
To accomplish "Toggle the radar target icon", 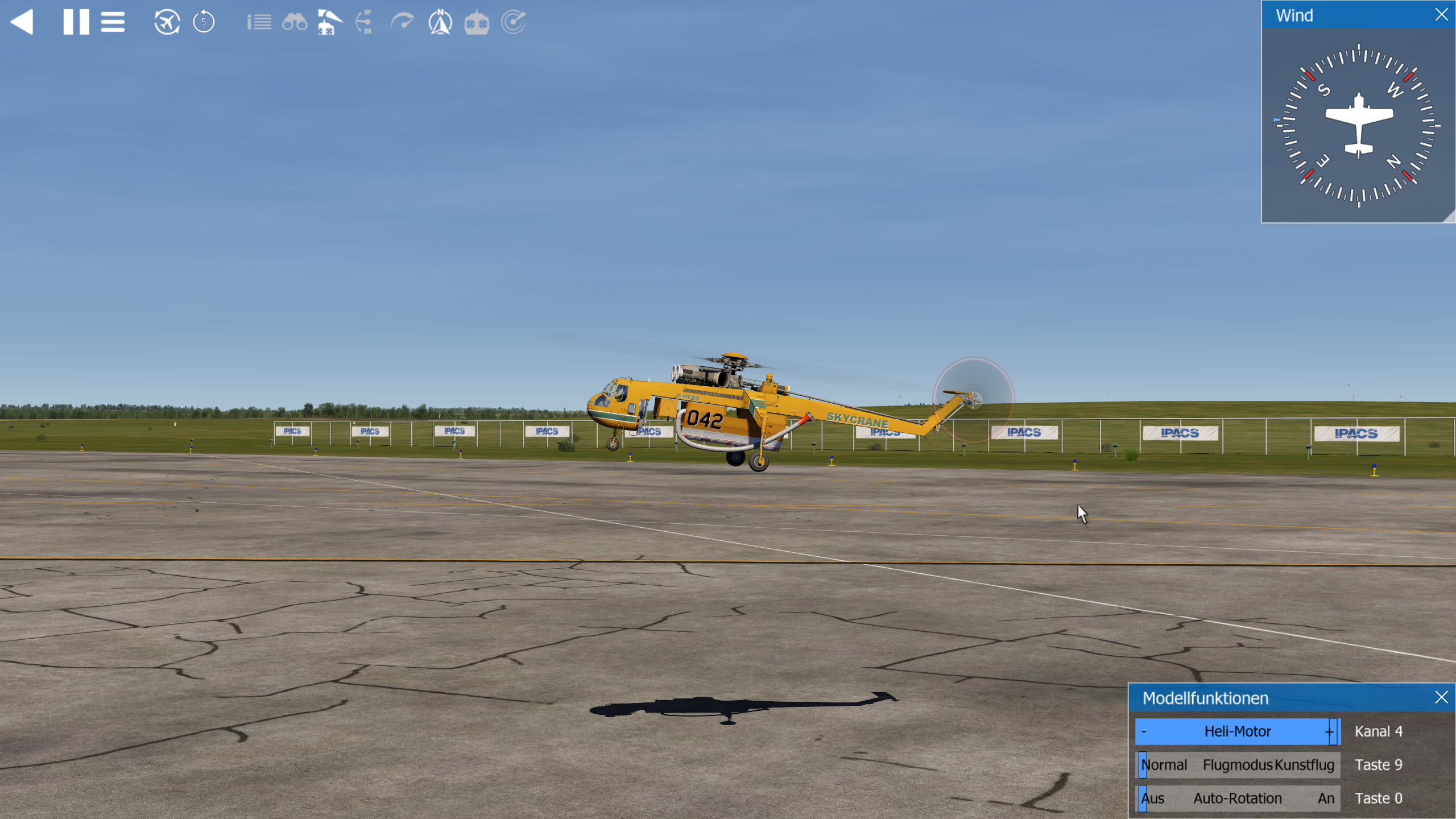I will click(x=513, y=22).
